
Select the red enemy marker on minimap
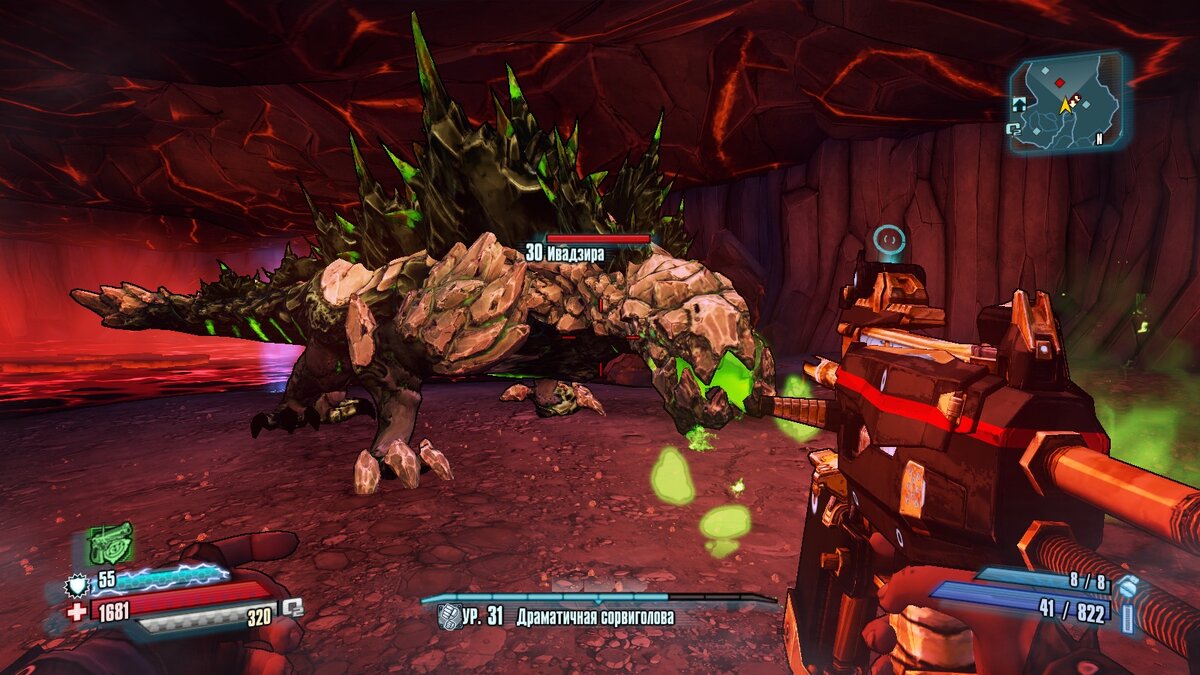pyautogui.click(x=1059, y=82)
